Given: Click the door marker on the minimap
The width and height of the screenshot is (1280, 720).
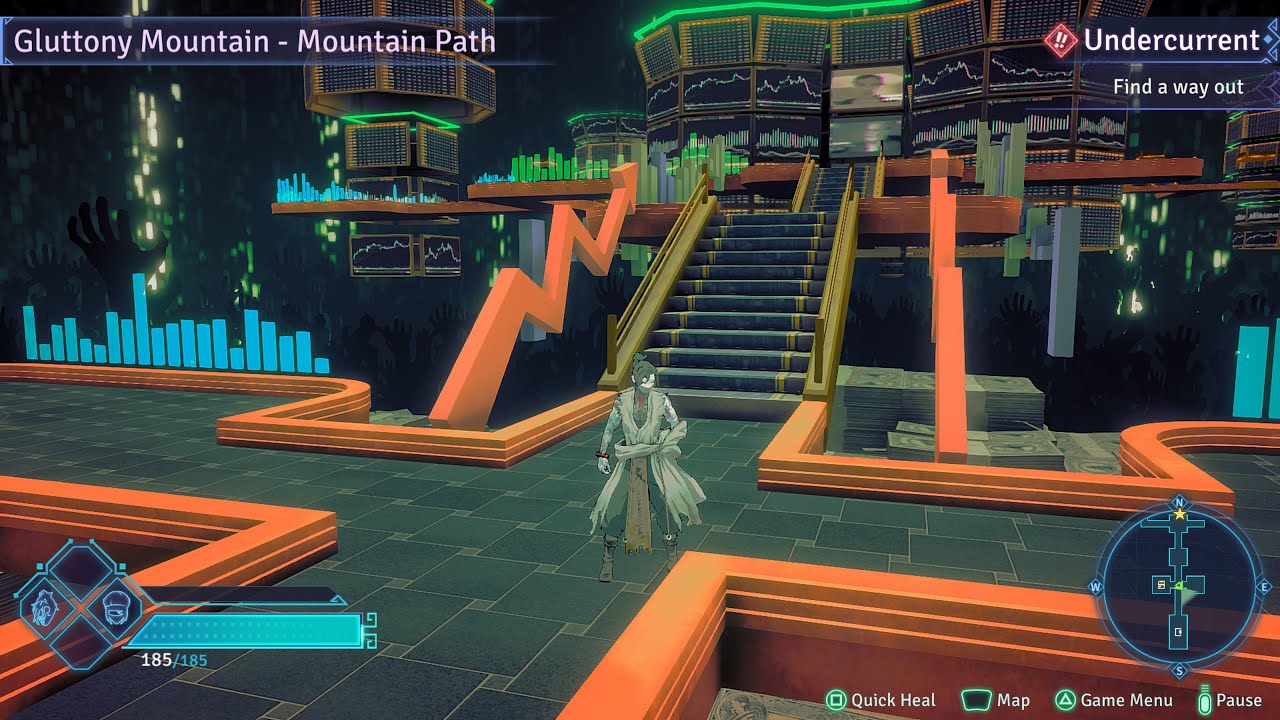Looking at the screenshot, I should [1179, 632].
